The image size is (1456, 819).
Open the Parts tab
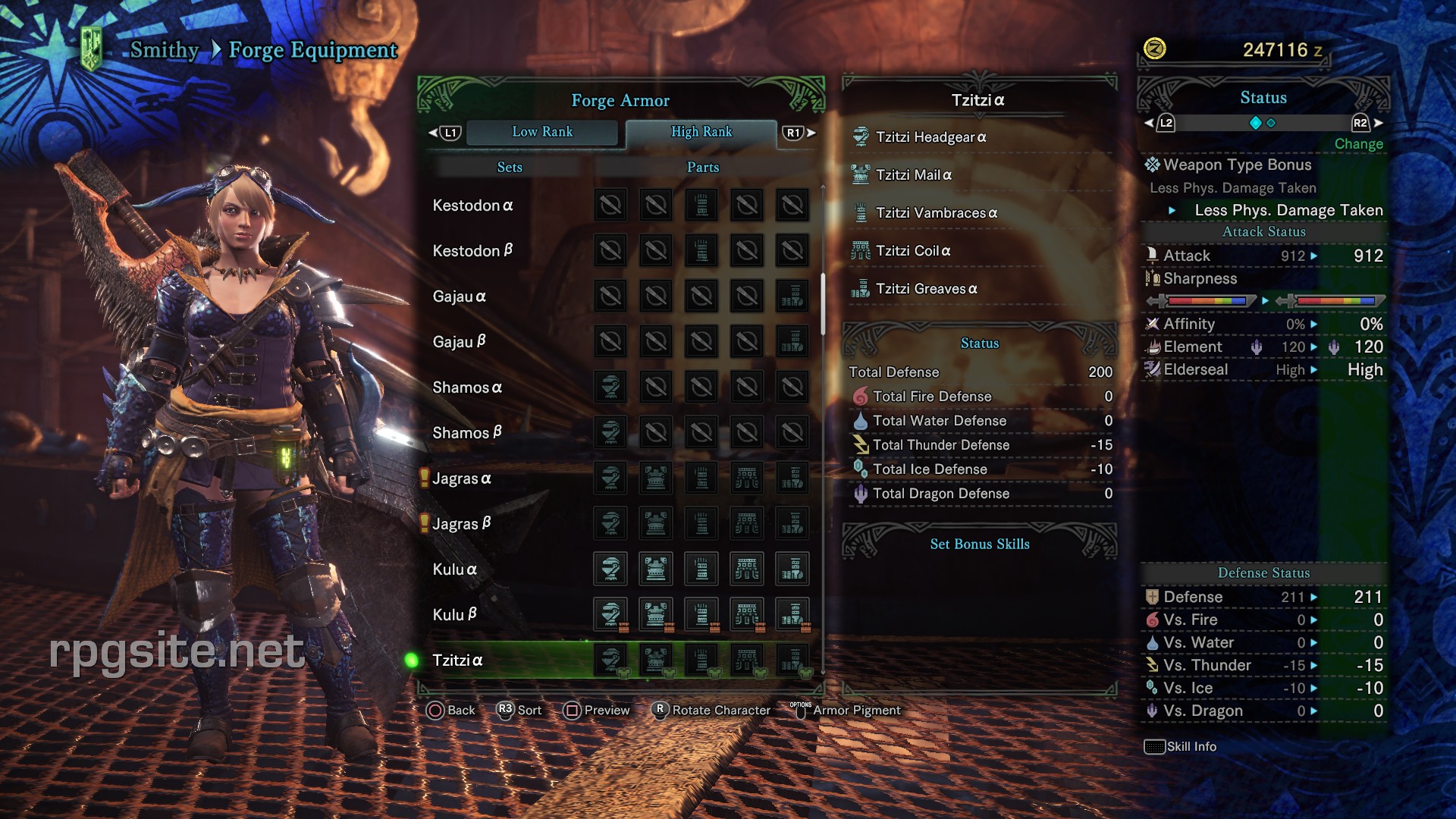coord(702,167)
